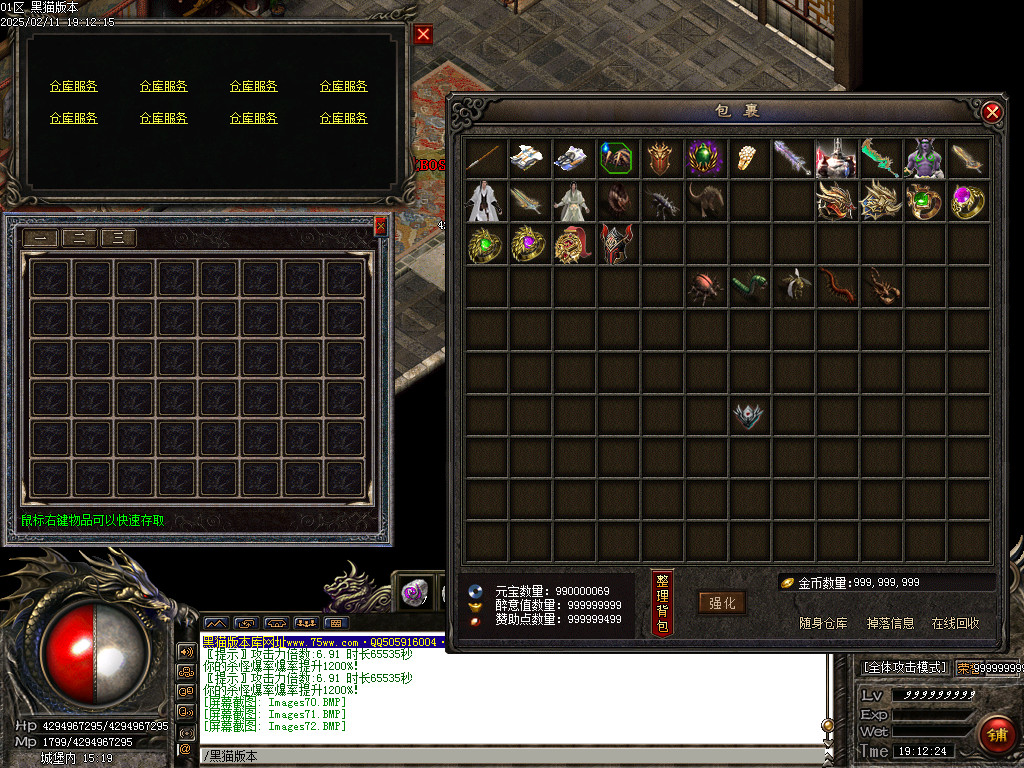Close the warehouse service dialog

tap(423, 35)
